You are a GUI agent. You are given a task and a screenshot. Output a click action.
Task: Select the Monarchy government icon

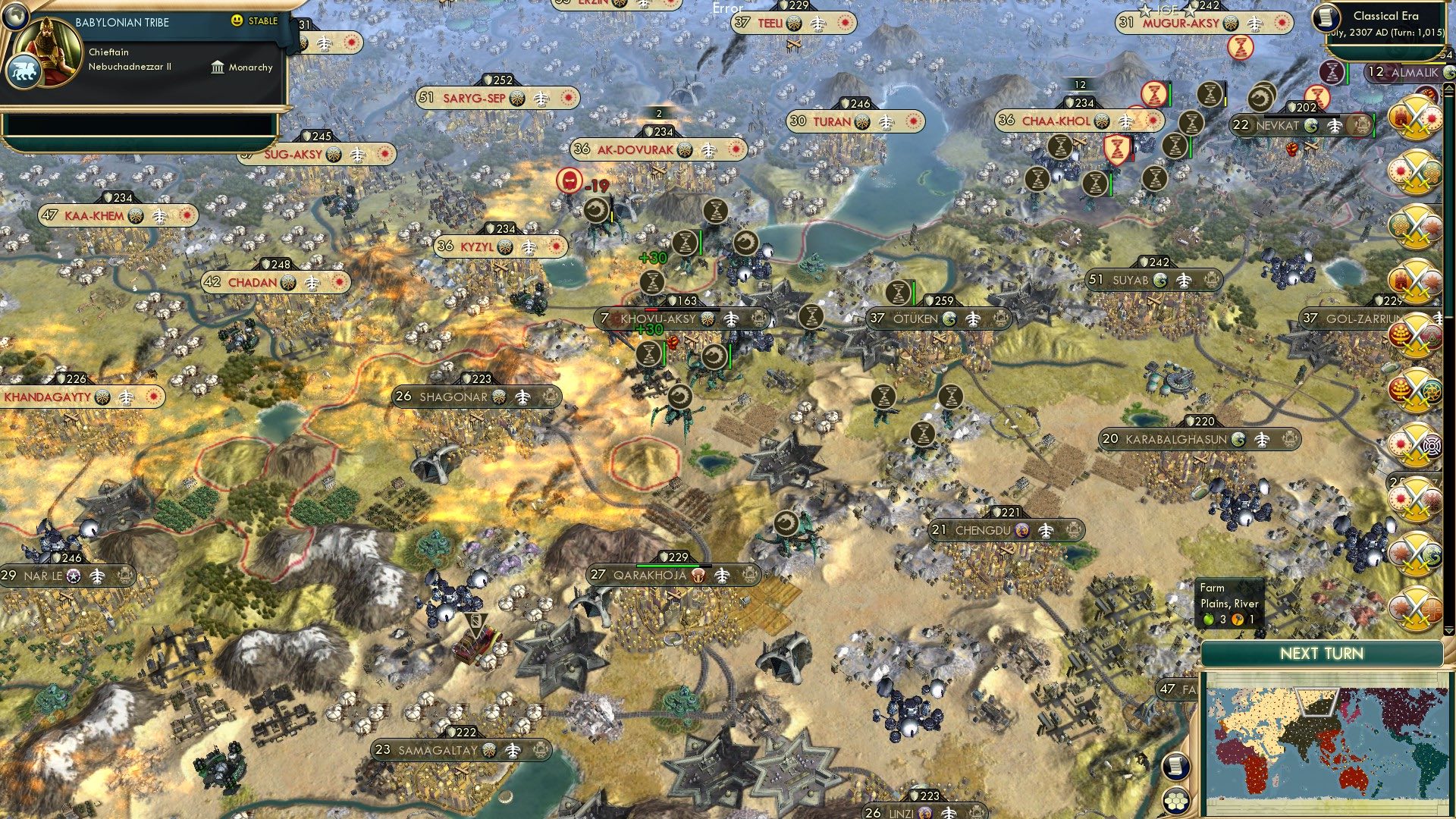(x=218, y=67)
